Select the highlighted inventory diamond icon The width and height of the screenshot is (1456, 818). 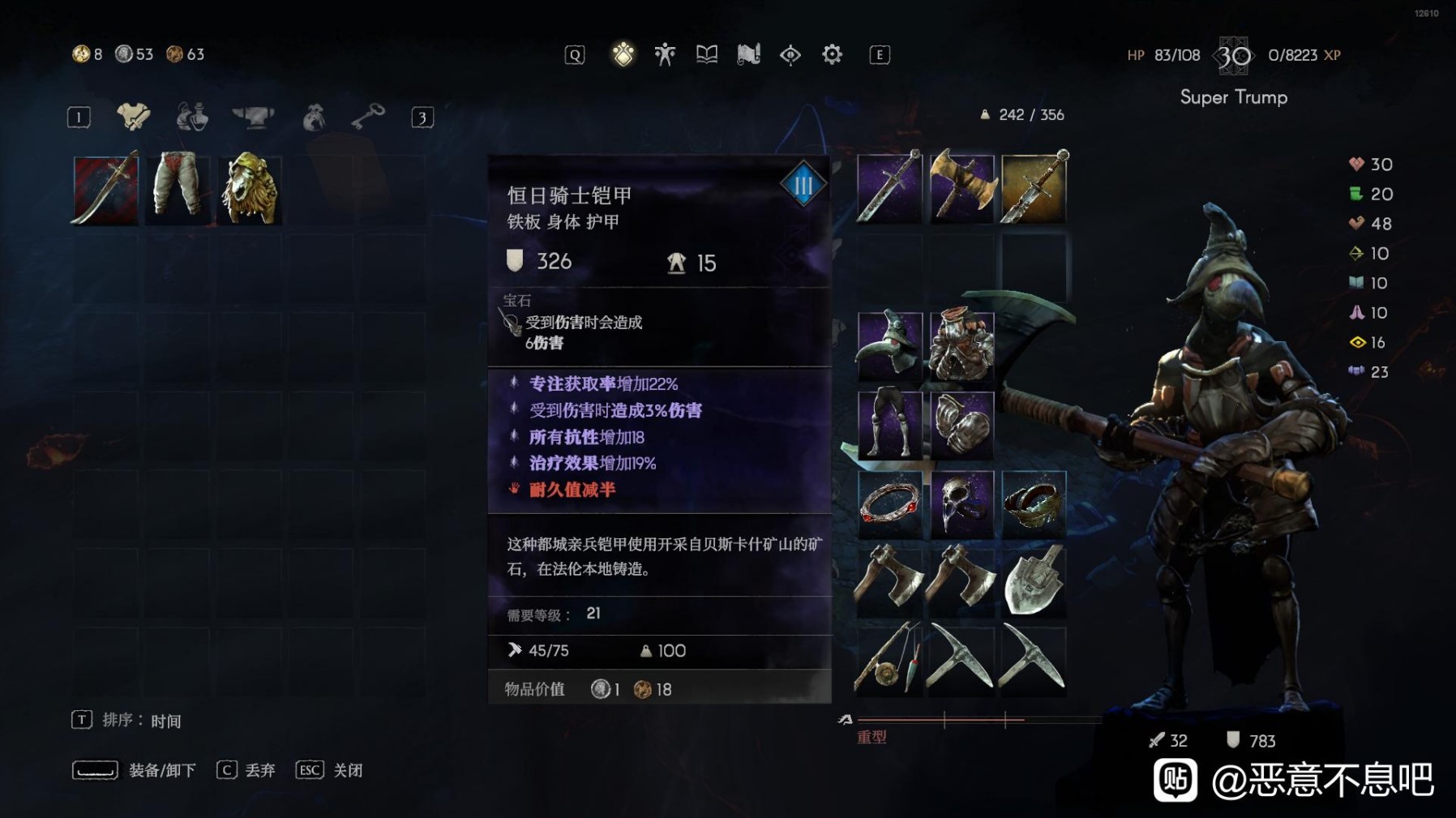(623, 54)
